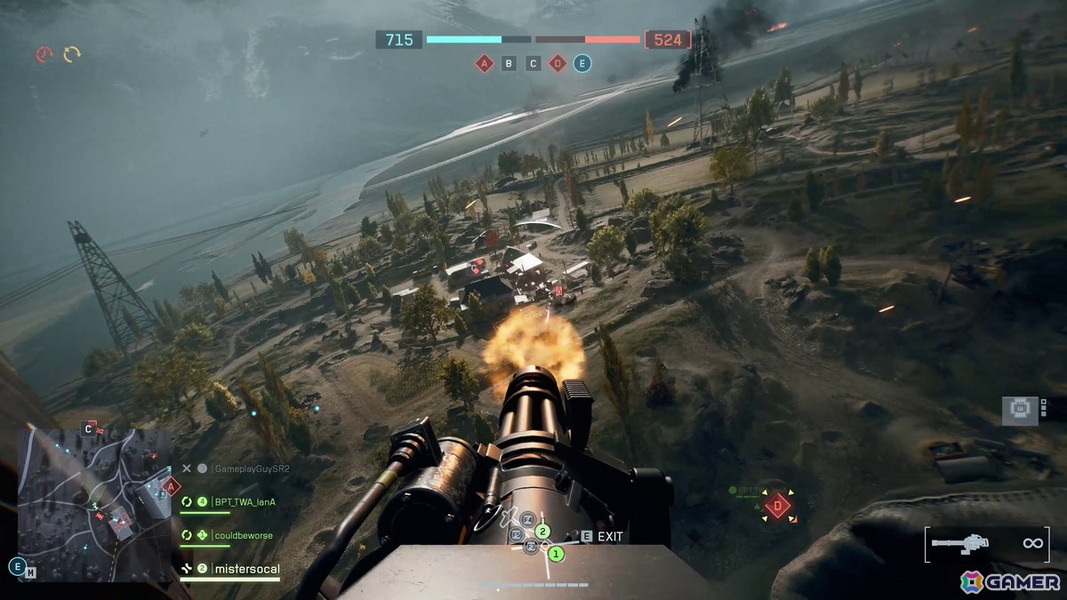Screen dimensions: 1067x600
Task: Select the A marker on the minimap
Action: [171, 487]
